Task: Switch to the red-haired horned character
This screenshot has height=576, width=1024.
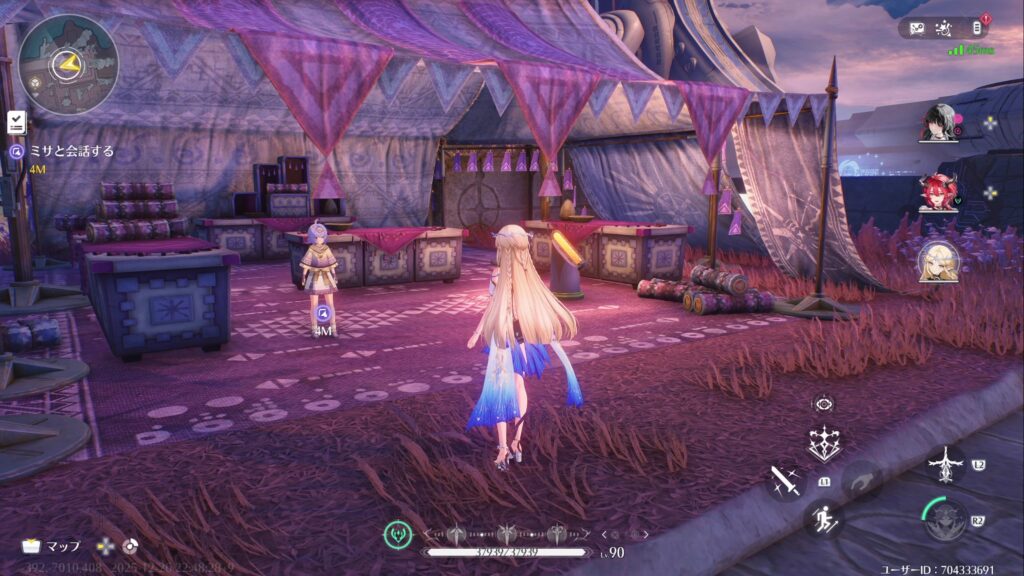Action: click(x=938, y=192)
